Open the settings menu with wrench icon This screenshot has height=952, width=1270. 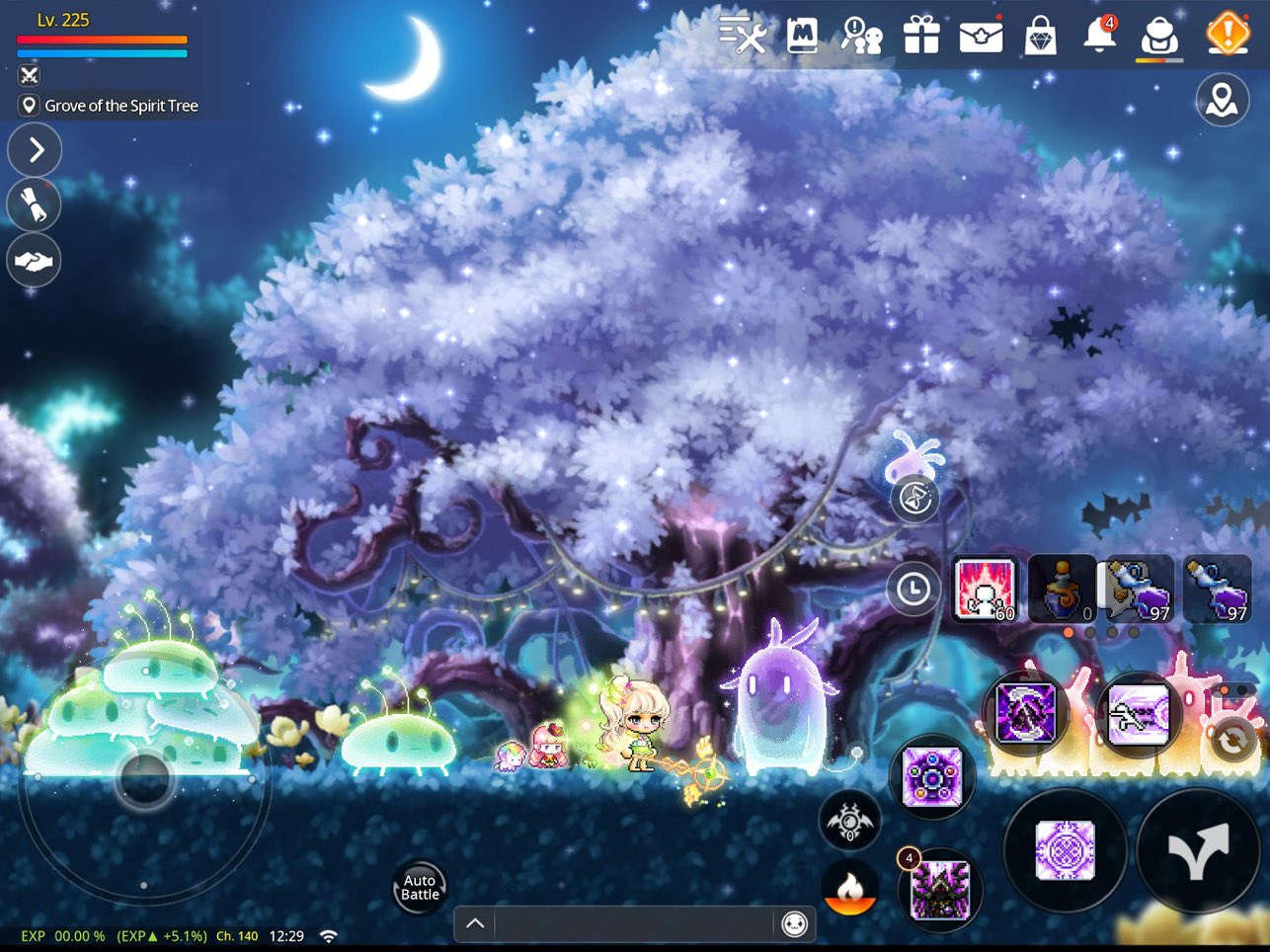(744, 36)
